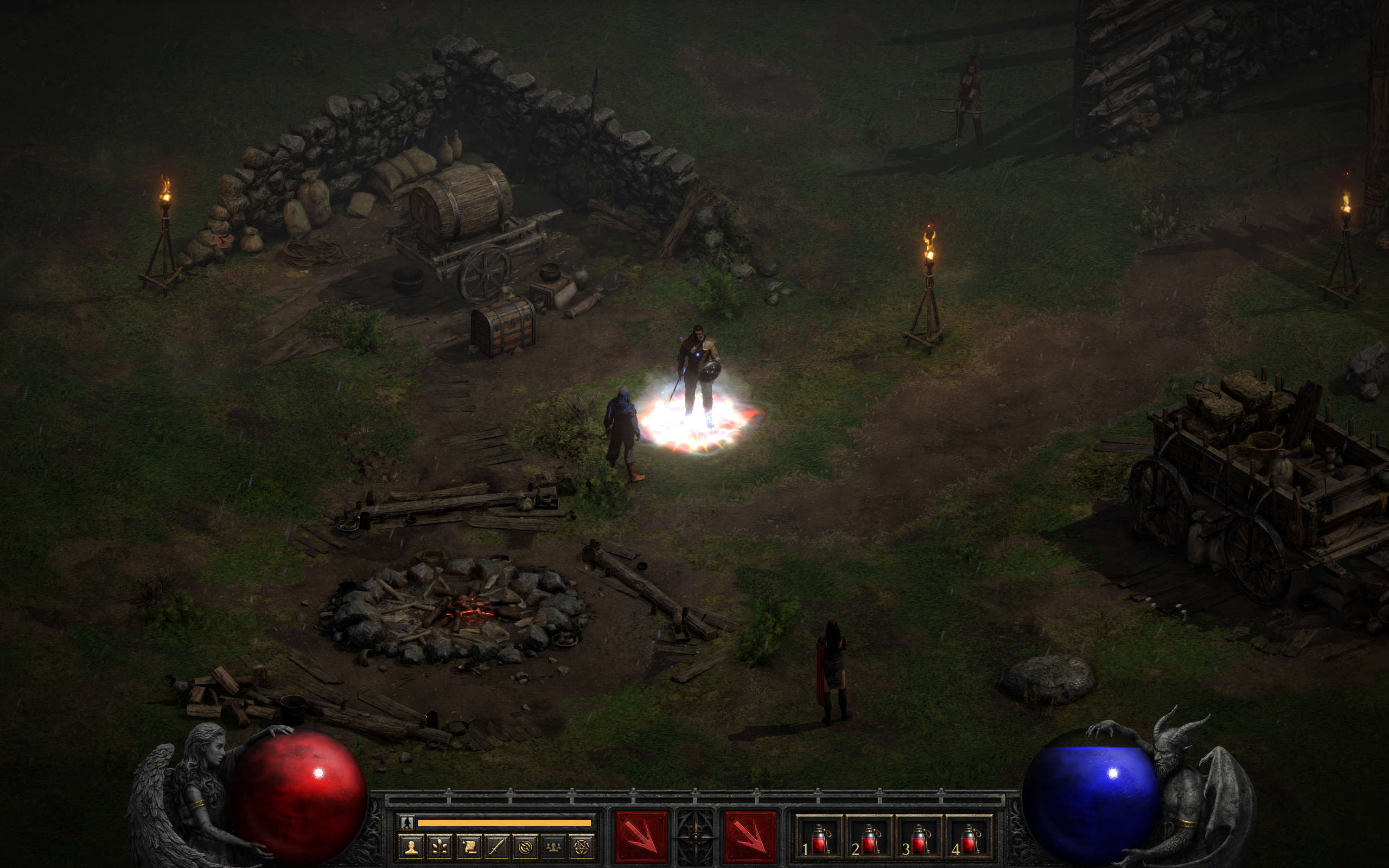Select the left attack skill button
1389x868 pixels.
(641, 837)
